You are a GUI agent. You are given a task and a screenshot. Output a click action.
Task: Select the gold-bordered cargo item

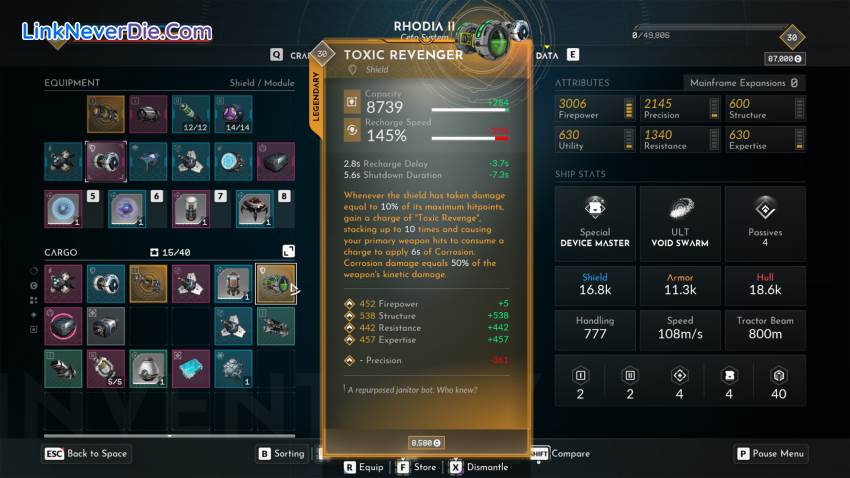pyautogui.click(x=148, y=284)
